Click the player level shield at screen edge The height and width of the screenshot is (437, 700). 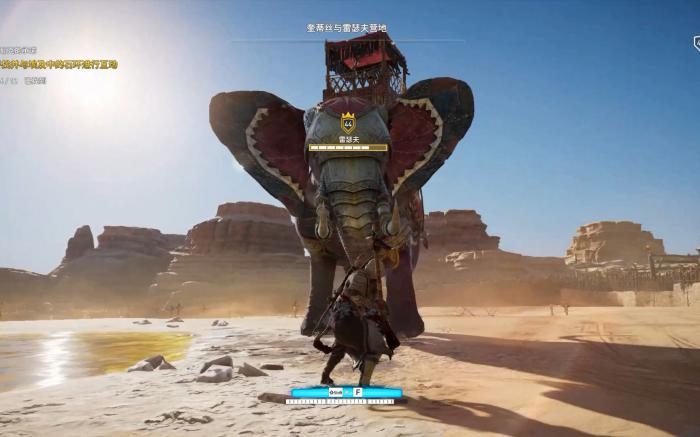point(696,42)
